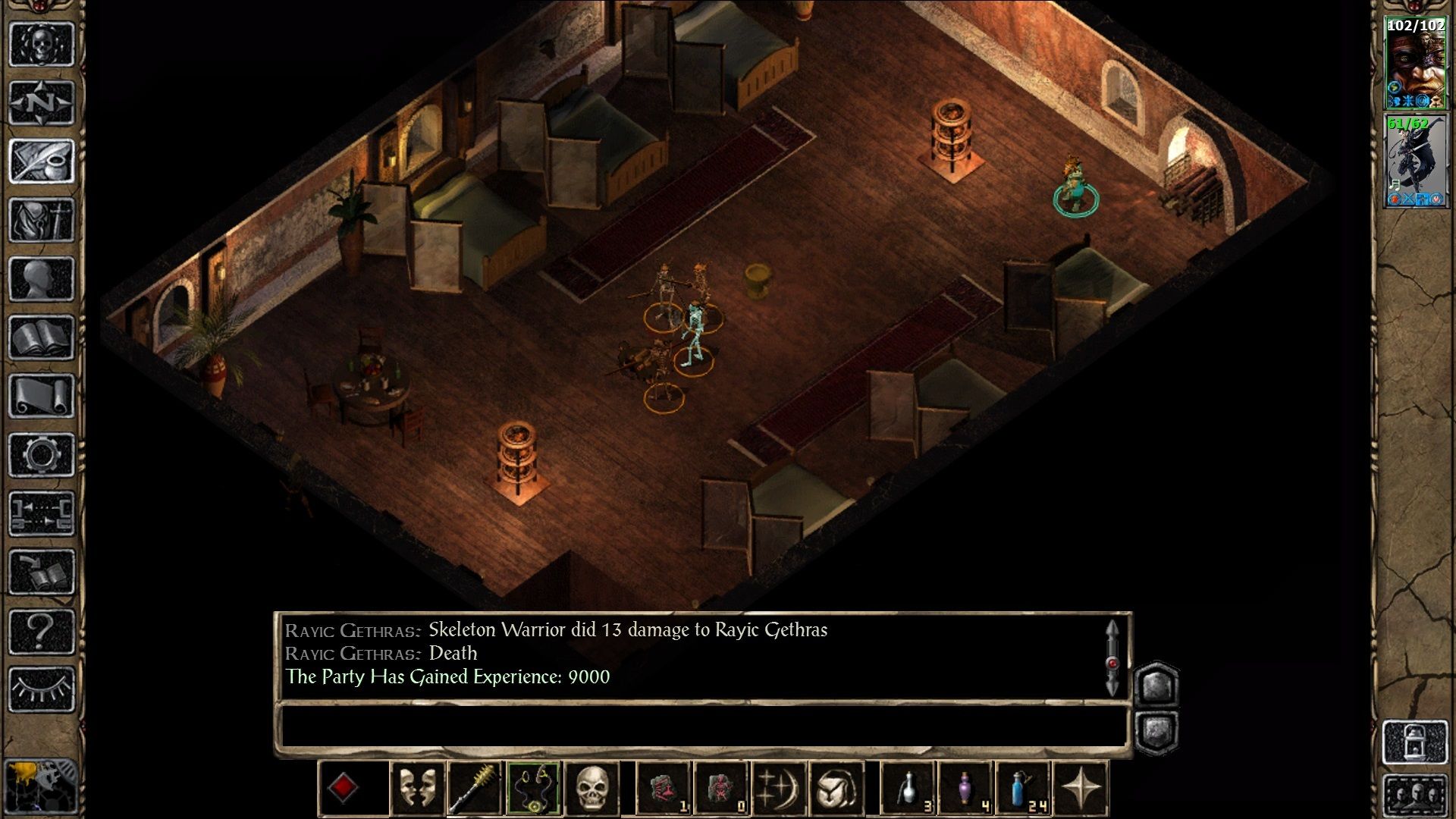Viewport: 1456px width, 819px height.
Task: Open special abilities four-point star button
Action: coord(1081,789)
